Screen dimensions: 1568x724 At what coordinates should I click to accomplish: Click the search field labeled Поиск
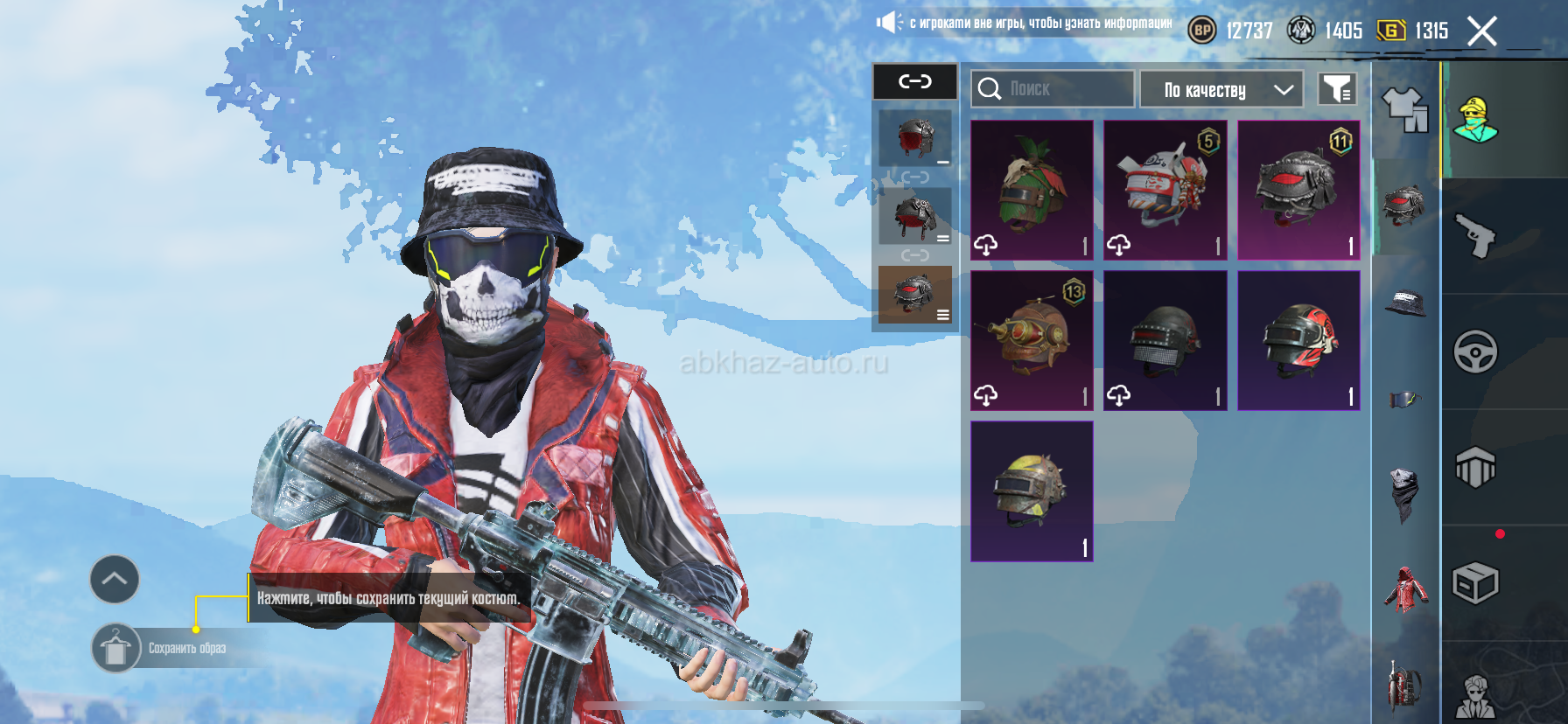[1053, 89]
